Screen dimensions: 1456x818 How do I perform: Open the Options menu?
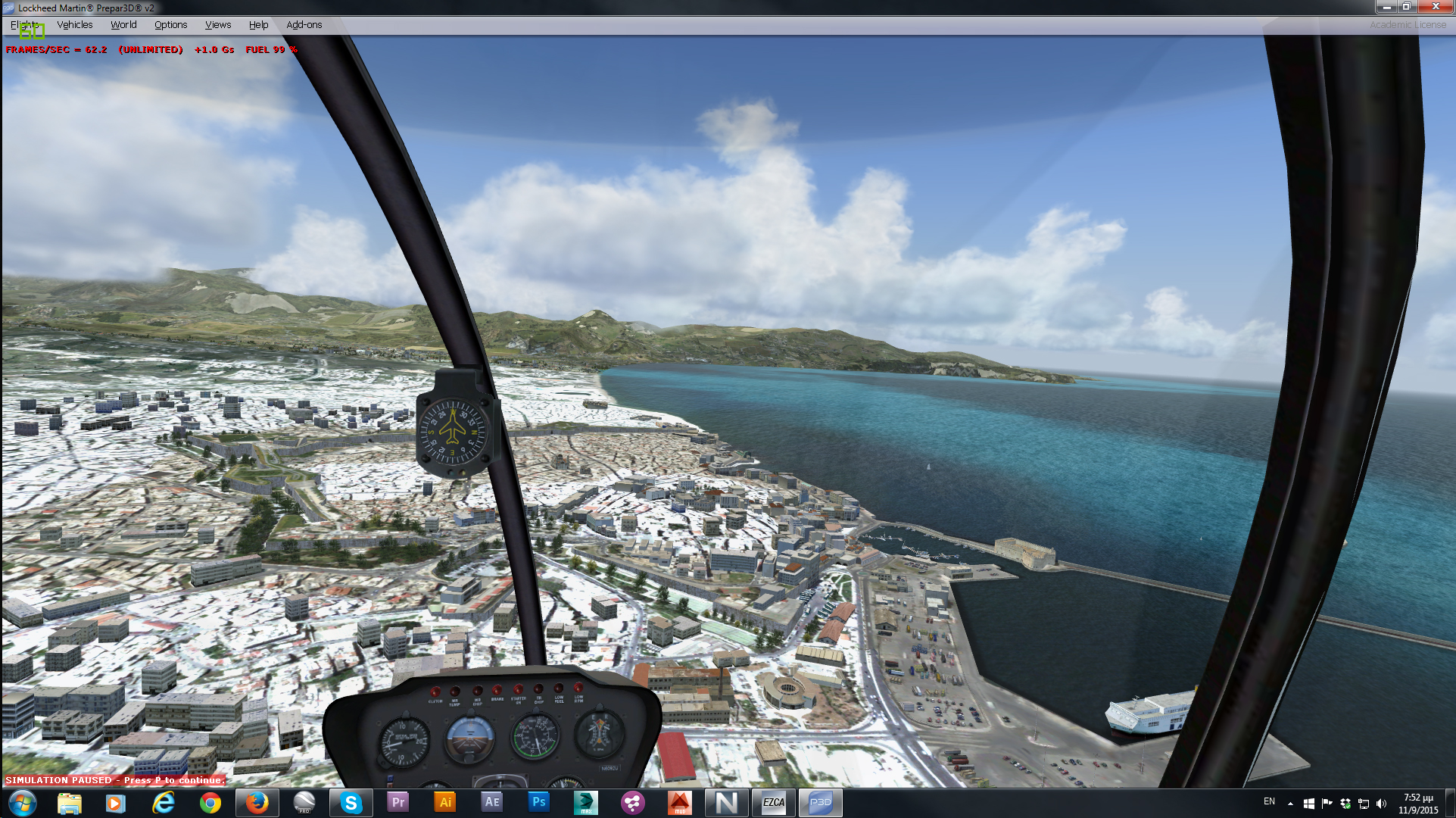point(170,25)
